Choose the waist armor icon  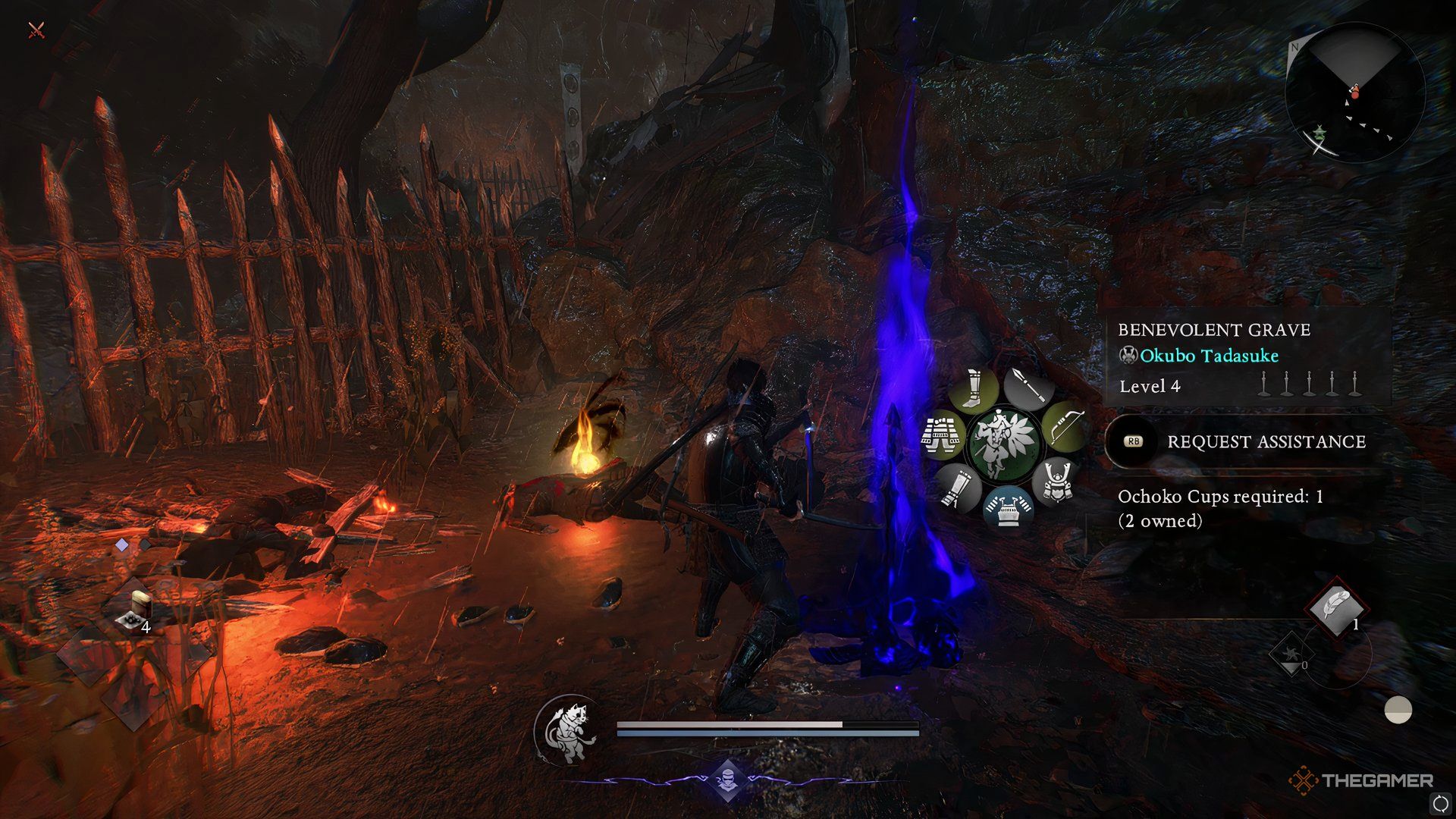click(x=941, y=435)
